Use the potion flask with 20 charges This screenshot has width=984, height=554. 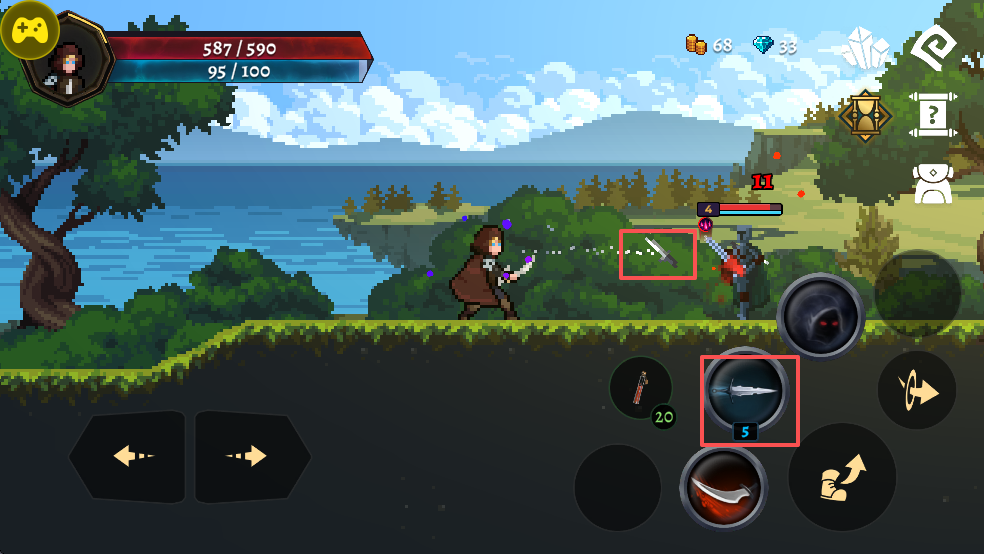(641, 388)
